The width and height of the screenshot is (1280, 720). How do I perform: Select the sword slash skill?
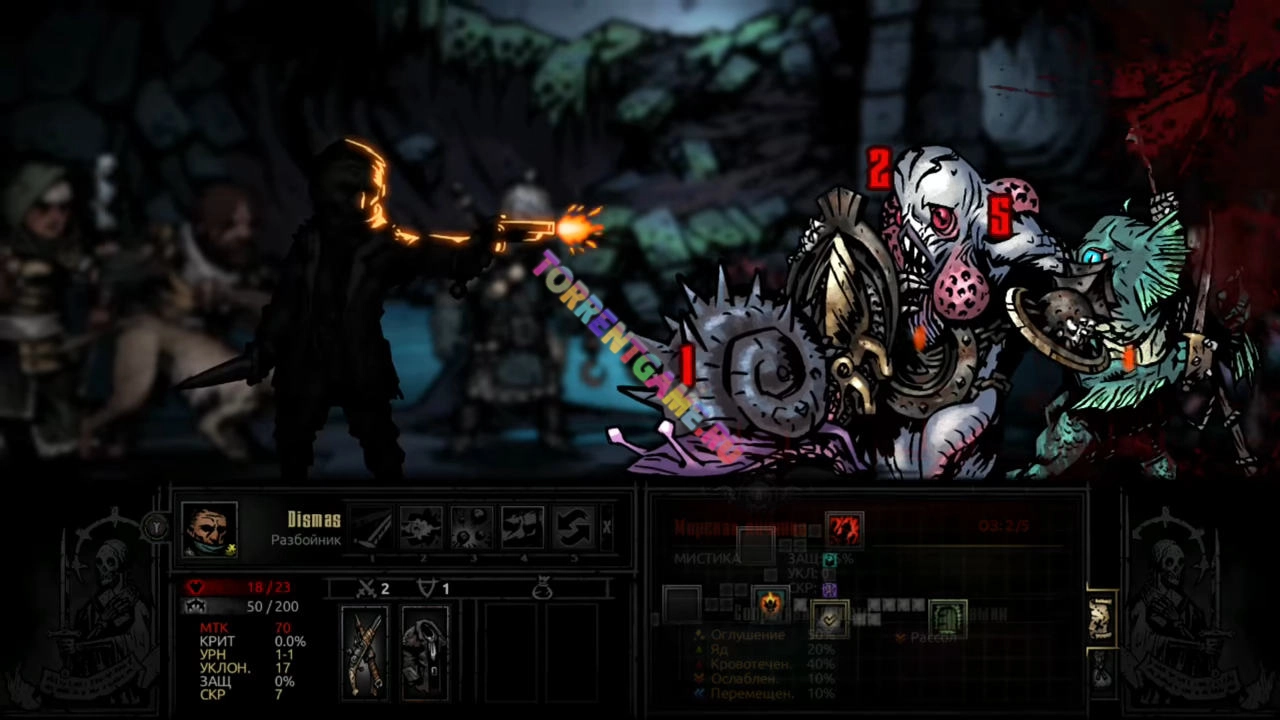[371, 527]
